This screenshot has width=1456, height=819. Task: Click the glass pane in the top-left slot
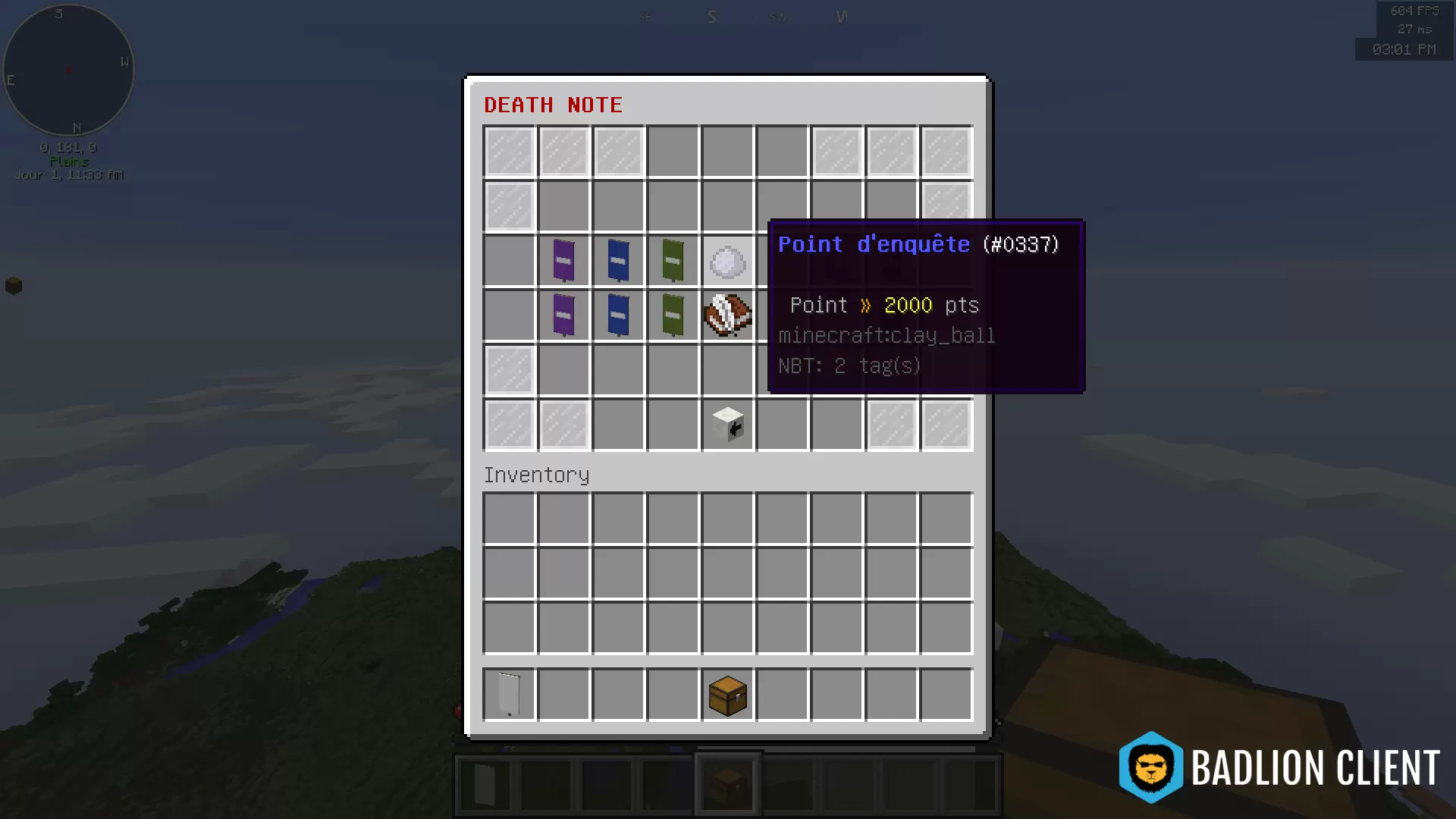(x=508, y=152)
